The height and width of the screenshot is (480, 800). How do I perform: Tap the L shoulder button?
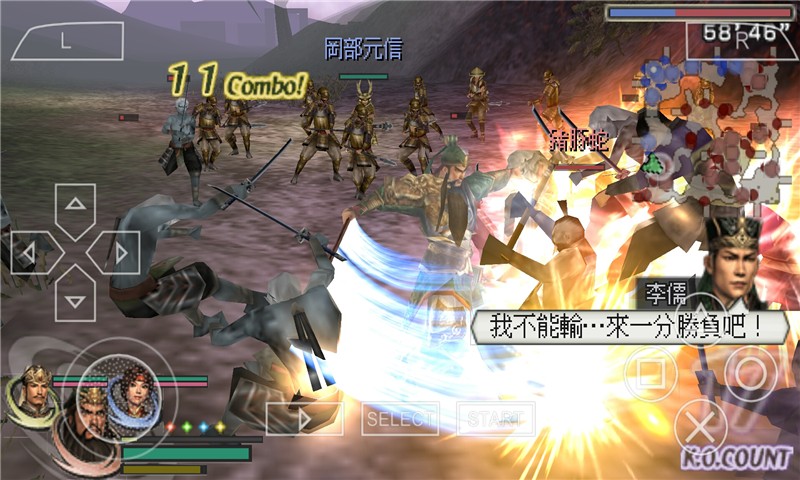coord(66,42)
